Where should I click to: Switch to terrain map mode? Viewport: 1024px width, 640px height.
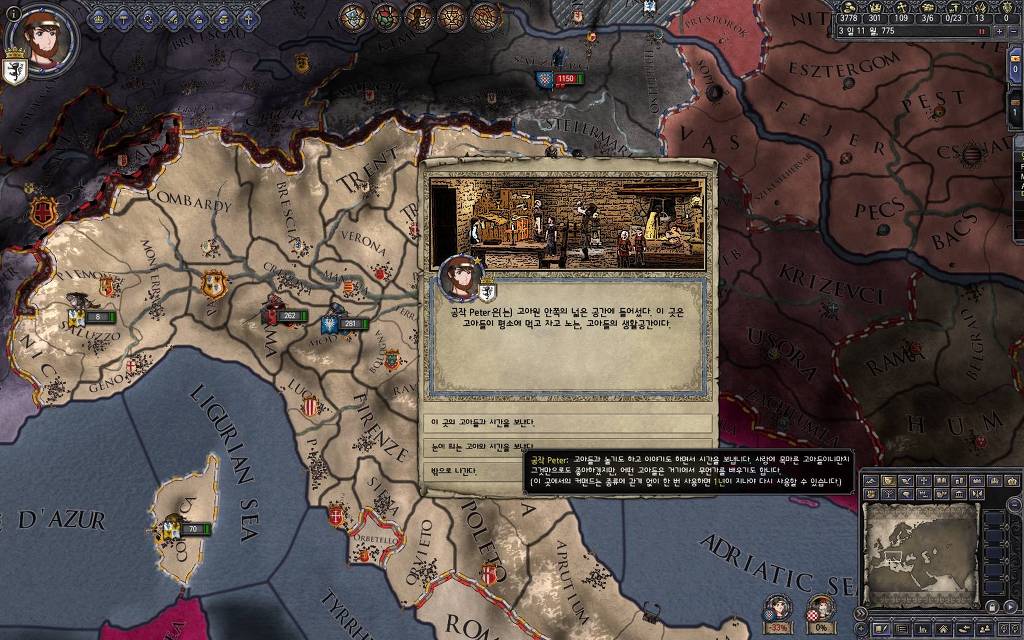tap(869, 481)
